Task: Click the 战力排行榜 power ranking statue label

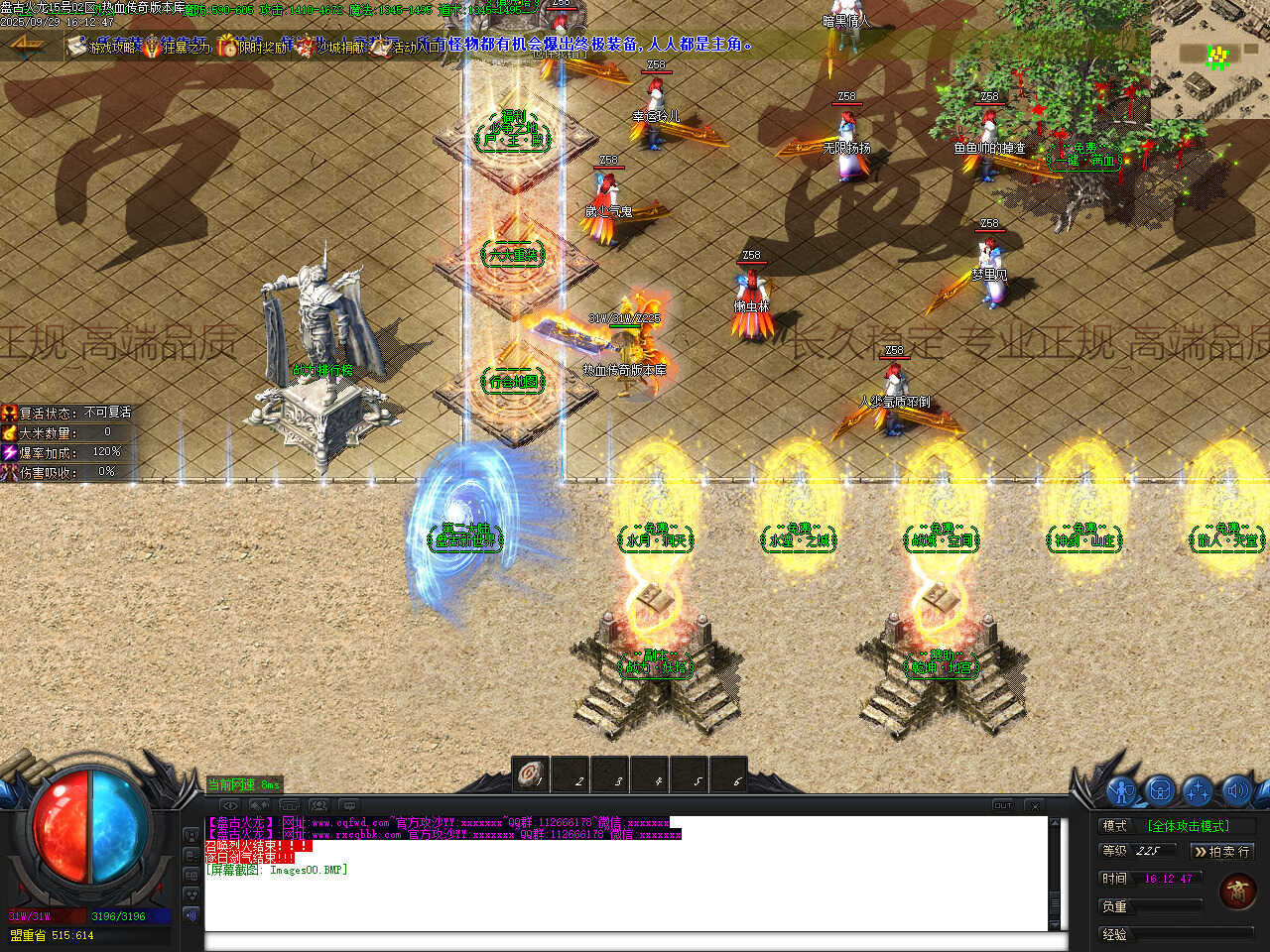Action: (x=322, y=370)
